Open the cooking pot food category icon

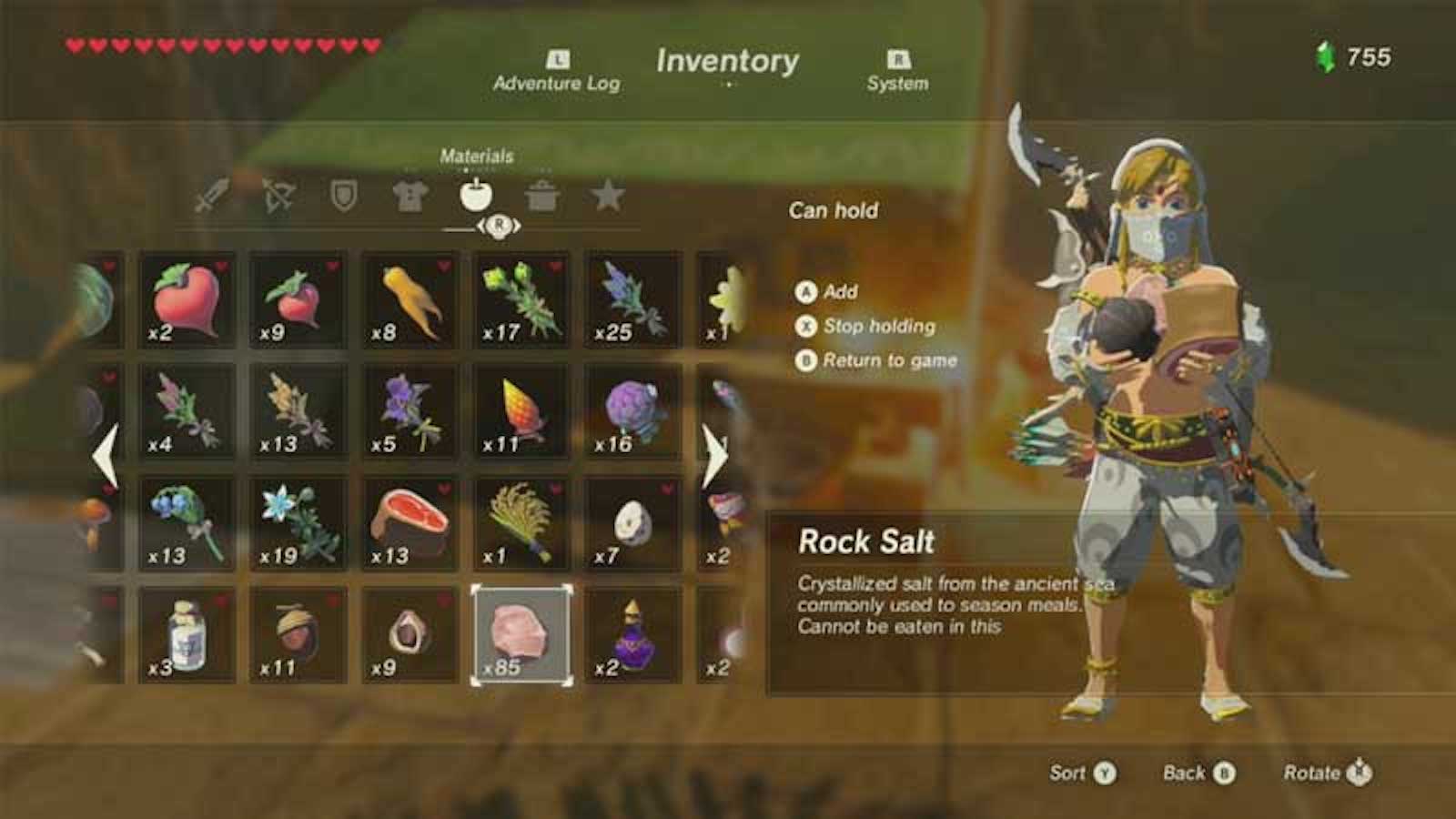pyautogui.click(x=477, y=194)
